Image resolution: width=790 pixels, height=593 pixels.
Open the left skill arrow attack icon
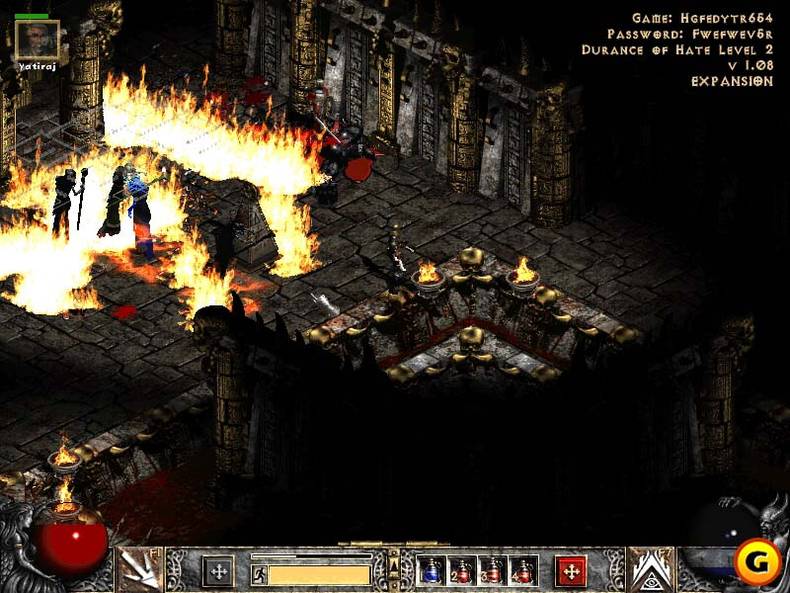coord(141,570)
